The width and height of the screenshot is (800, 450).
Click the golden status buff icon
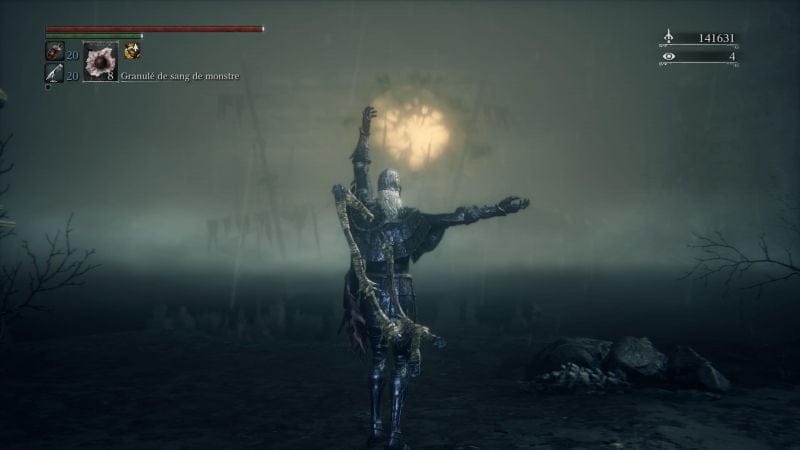tap(132, 52)
